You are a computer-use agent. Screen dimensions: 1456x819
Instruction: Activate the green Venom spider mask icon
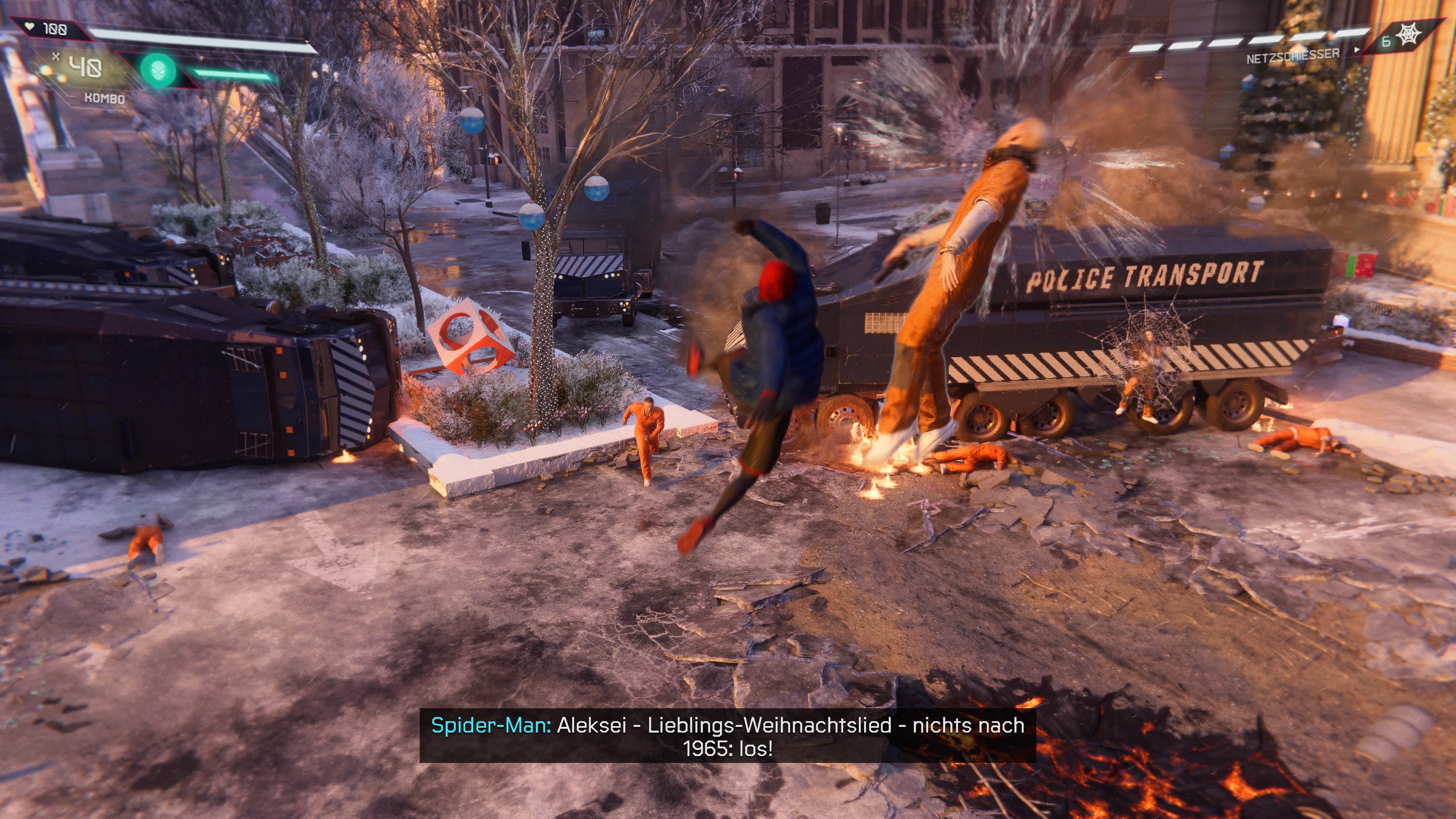tap(158, 70)
